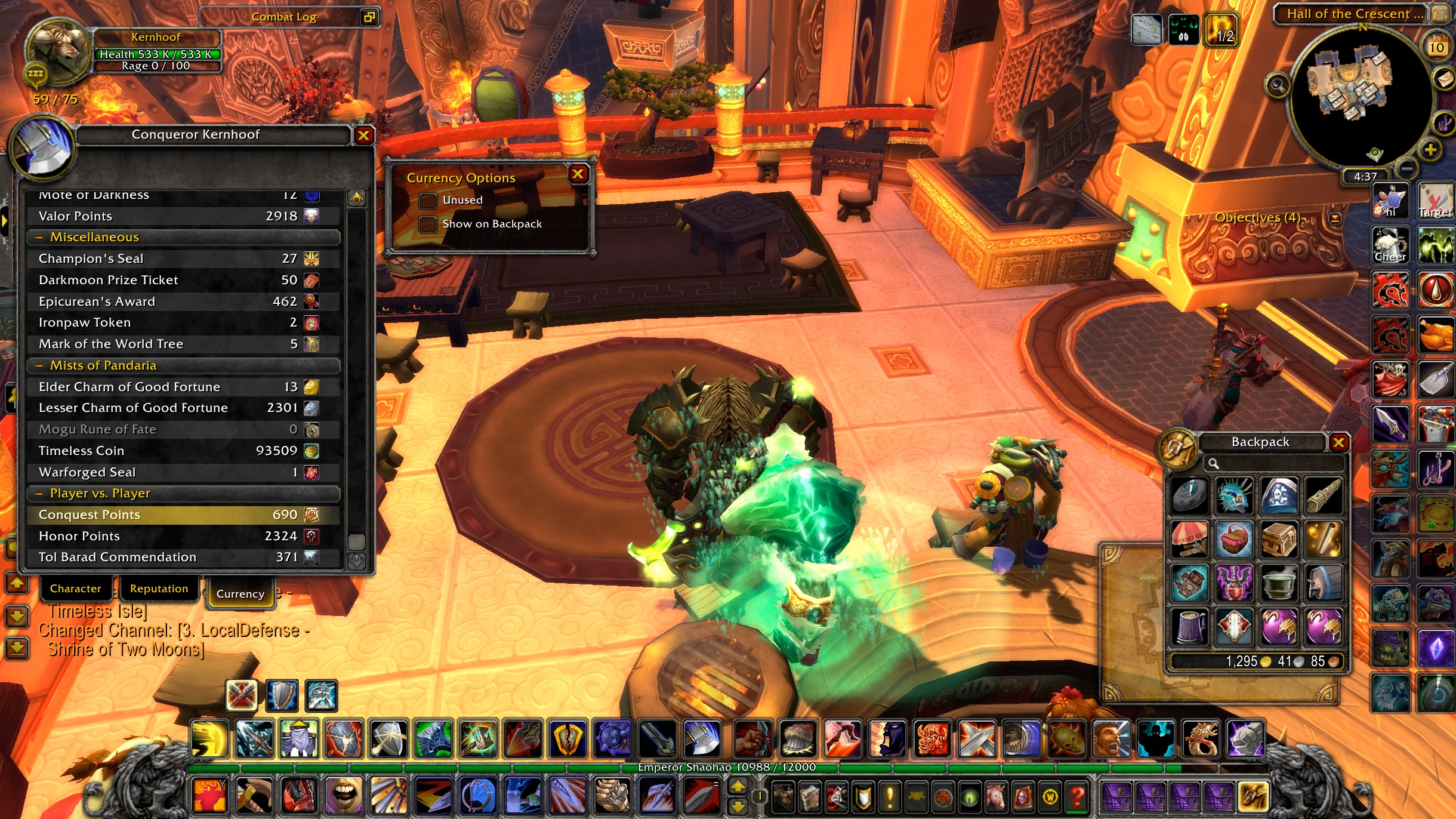Collapse the Player vs. Player header
The image size is (1456, 819).
(39, 494)
